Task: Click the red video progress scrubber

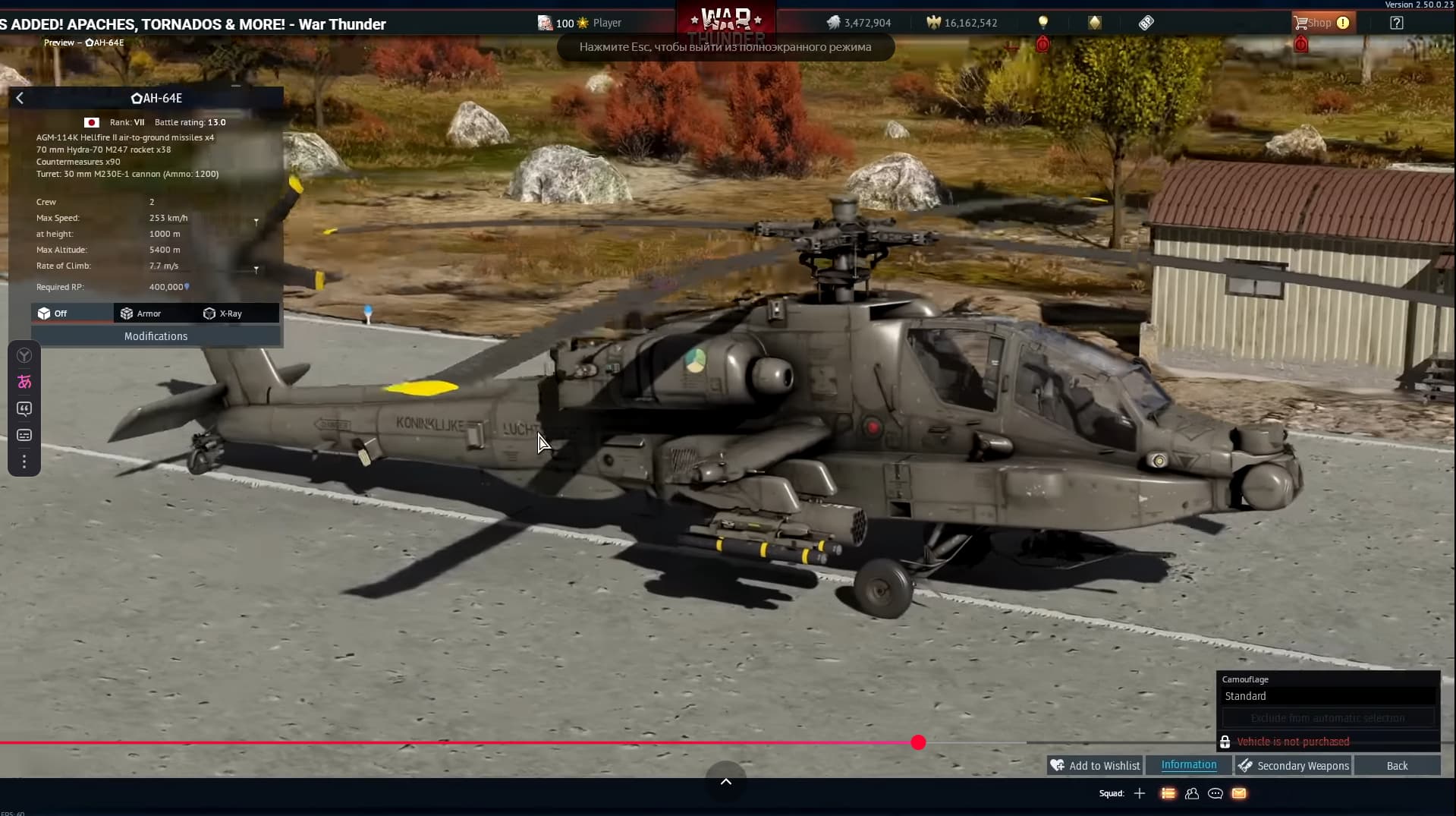Action: point(918,742)
